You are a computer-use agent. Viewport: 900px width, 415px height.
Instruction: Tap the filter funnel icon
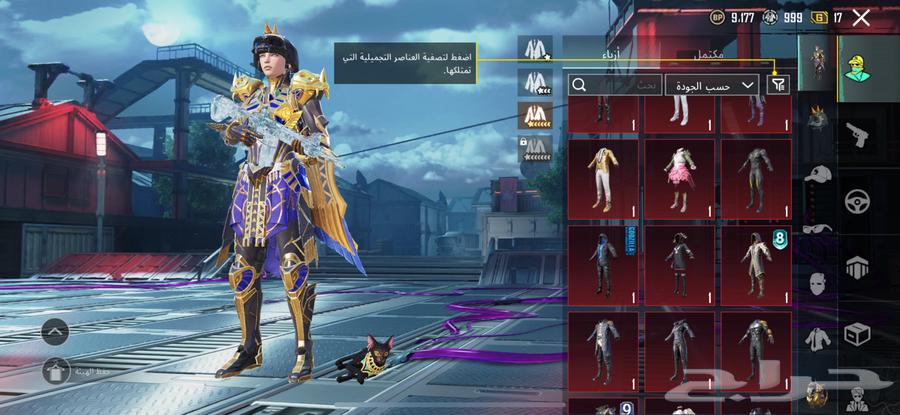tap(778, 85)
